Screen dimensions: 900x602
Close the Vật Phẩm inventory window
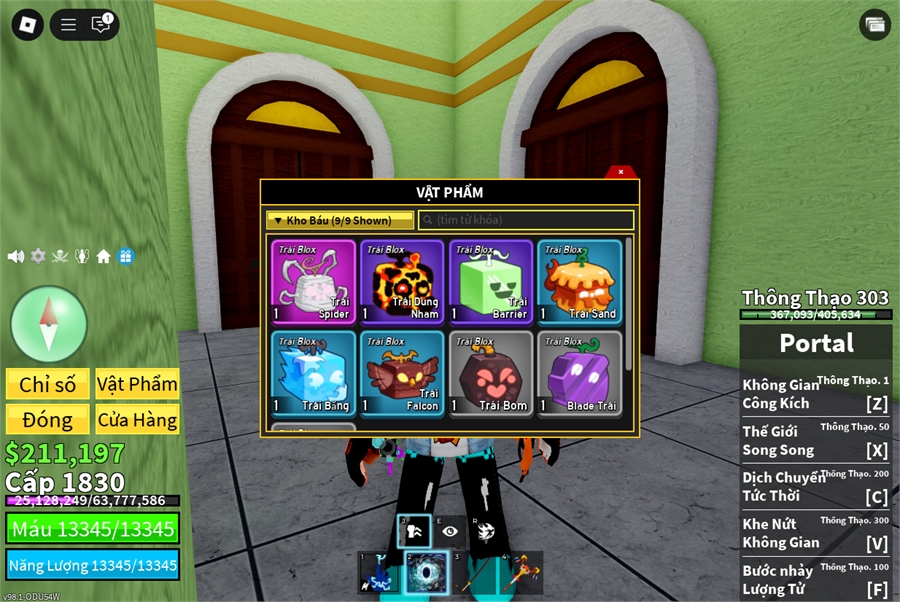pyautogui.click(x=621, y=172)
